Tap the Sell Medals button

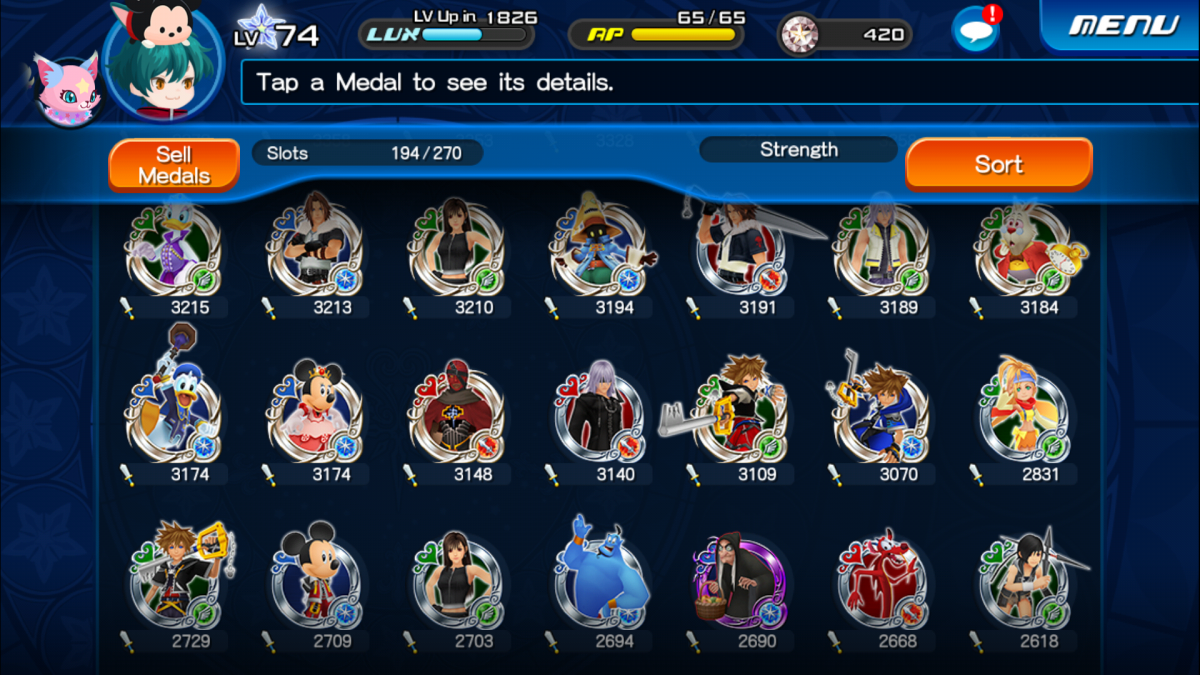click(174, 165)
